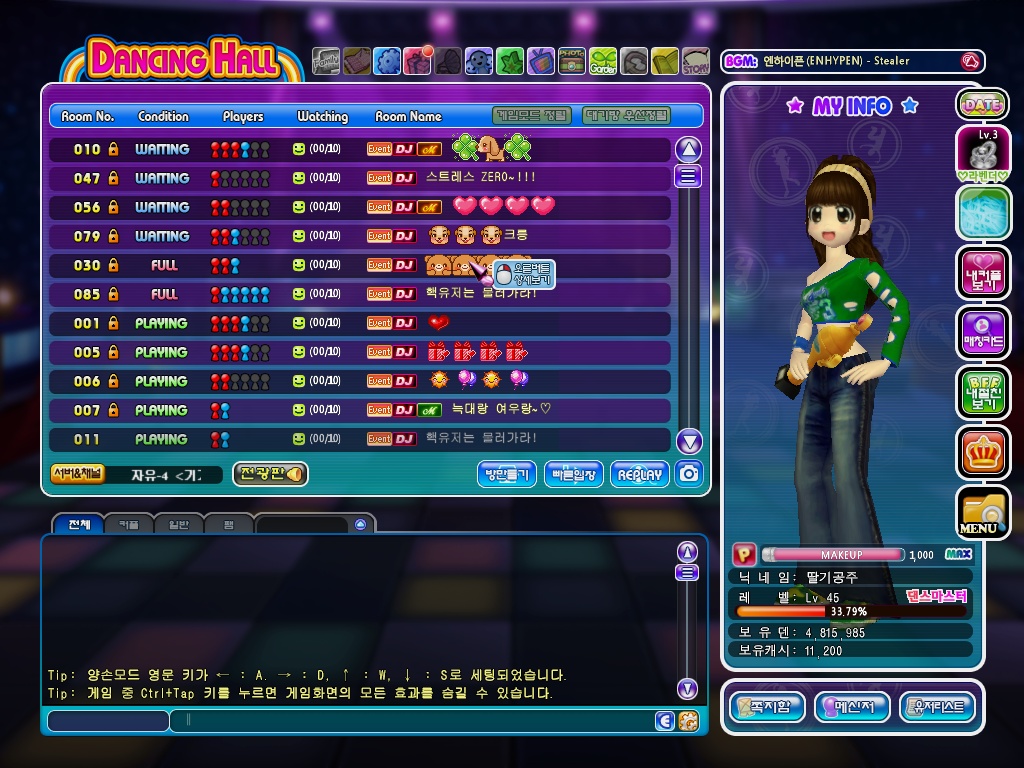
Task: Focus the chat text input field
Action: pyautogui.click(x=410, y=720)
